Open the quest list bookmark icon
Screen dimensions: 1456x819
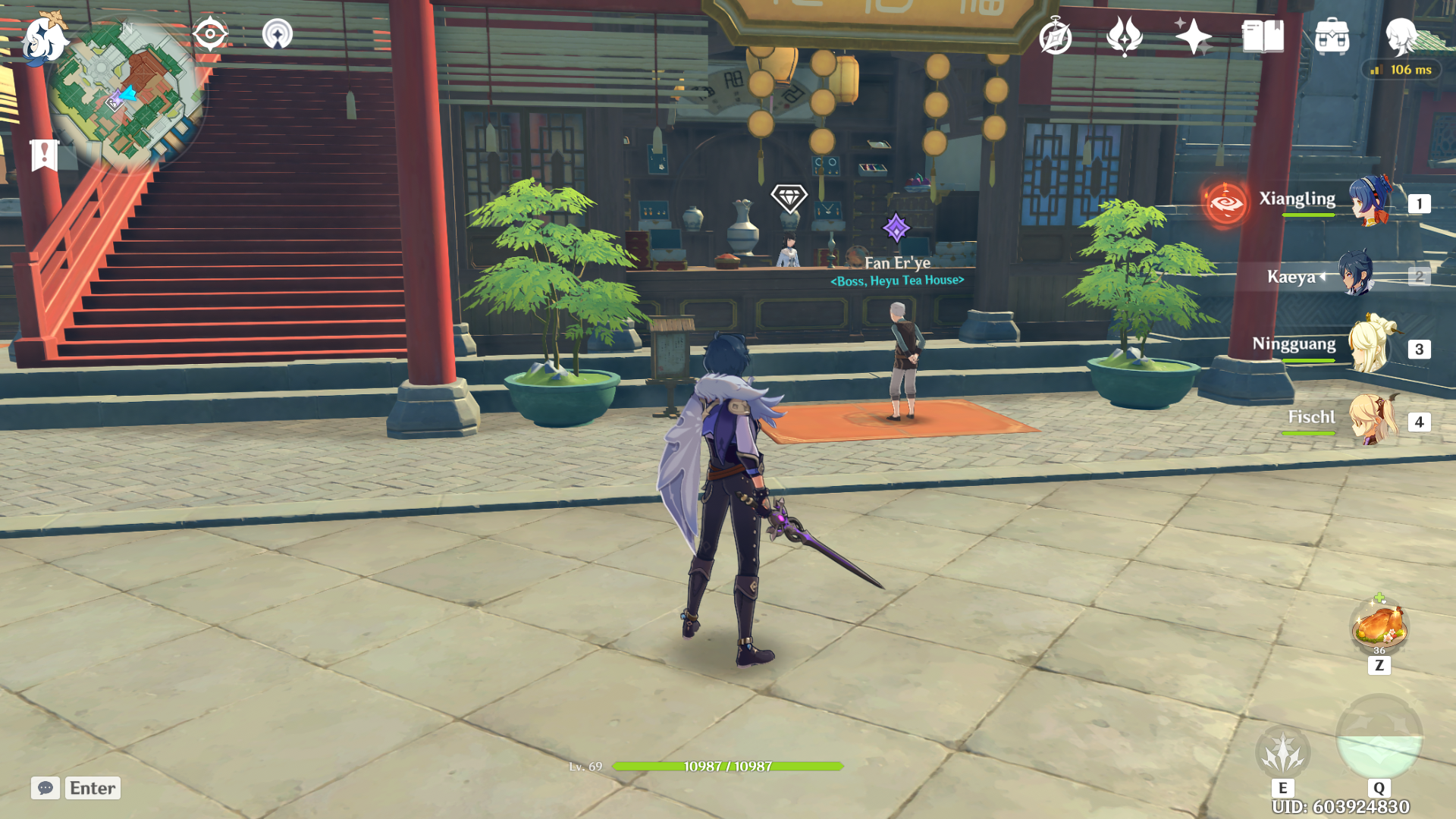(x=44, y=155)
